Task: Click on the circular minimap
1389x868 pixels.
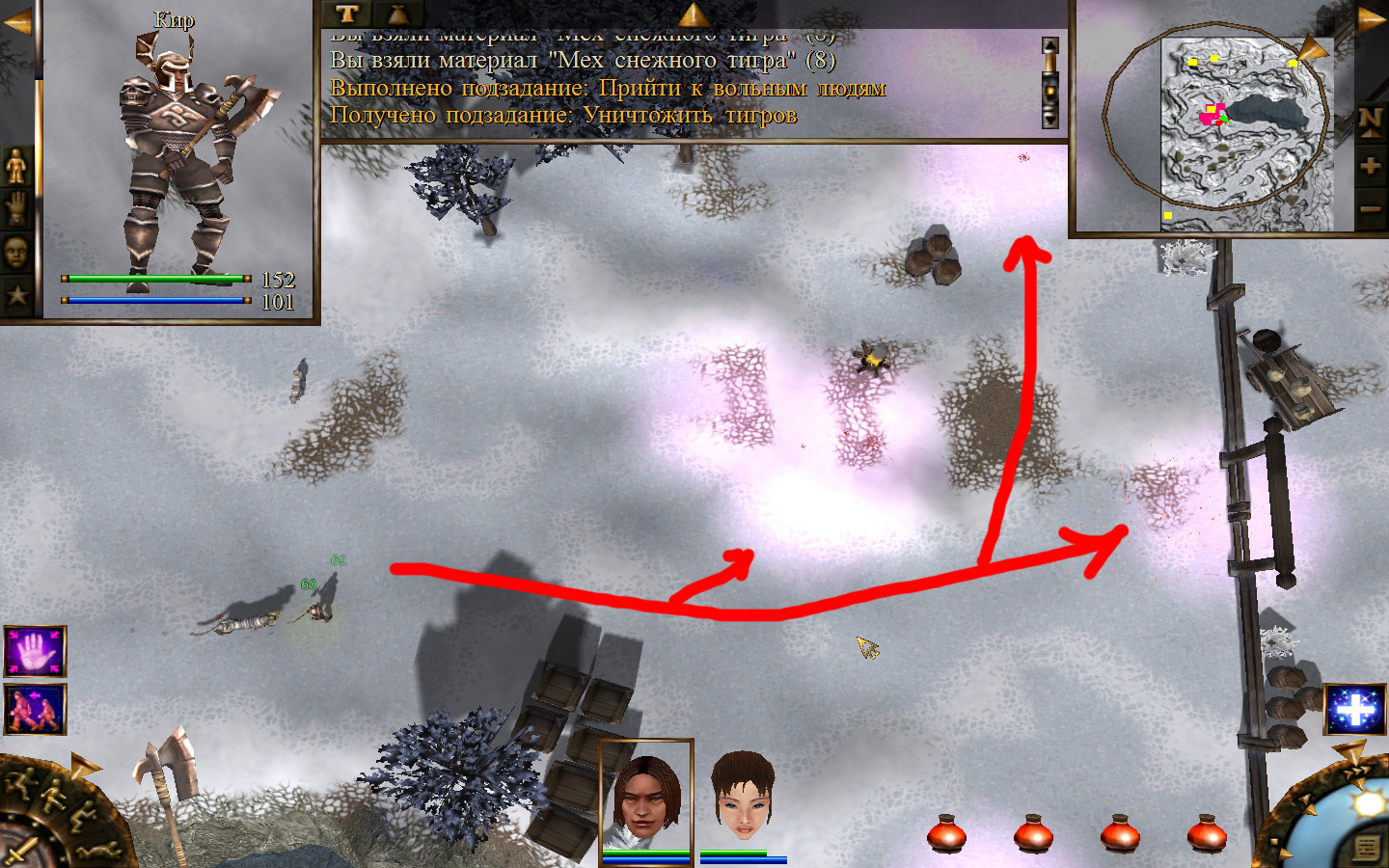Action: click(1217, 121)
